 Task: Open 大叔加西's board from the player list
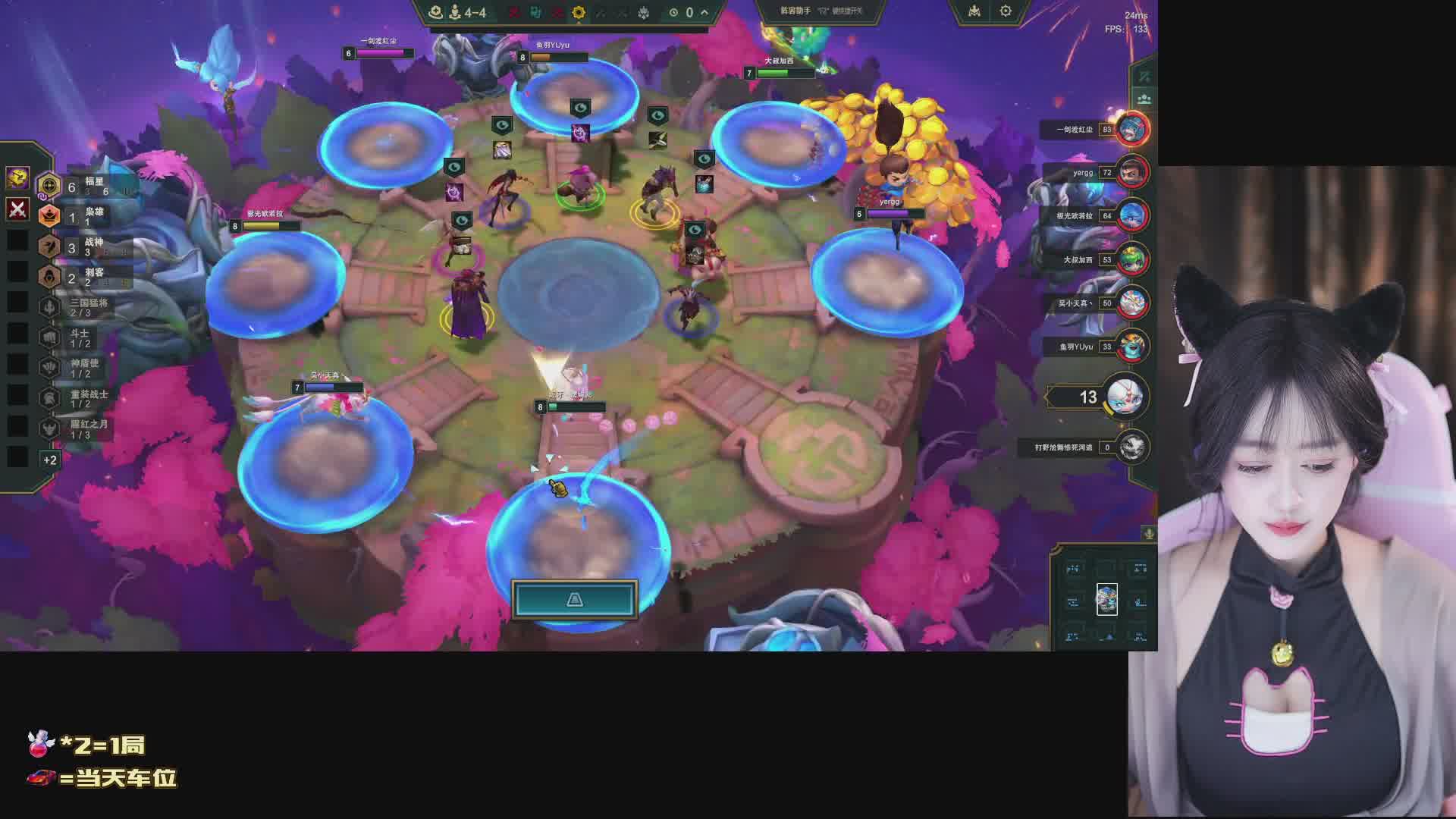click(x=1133, y=259)
